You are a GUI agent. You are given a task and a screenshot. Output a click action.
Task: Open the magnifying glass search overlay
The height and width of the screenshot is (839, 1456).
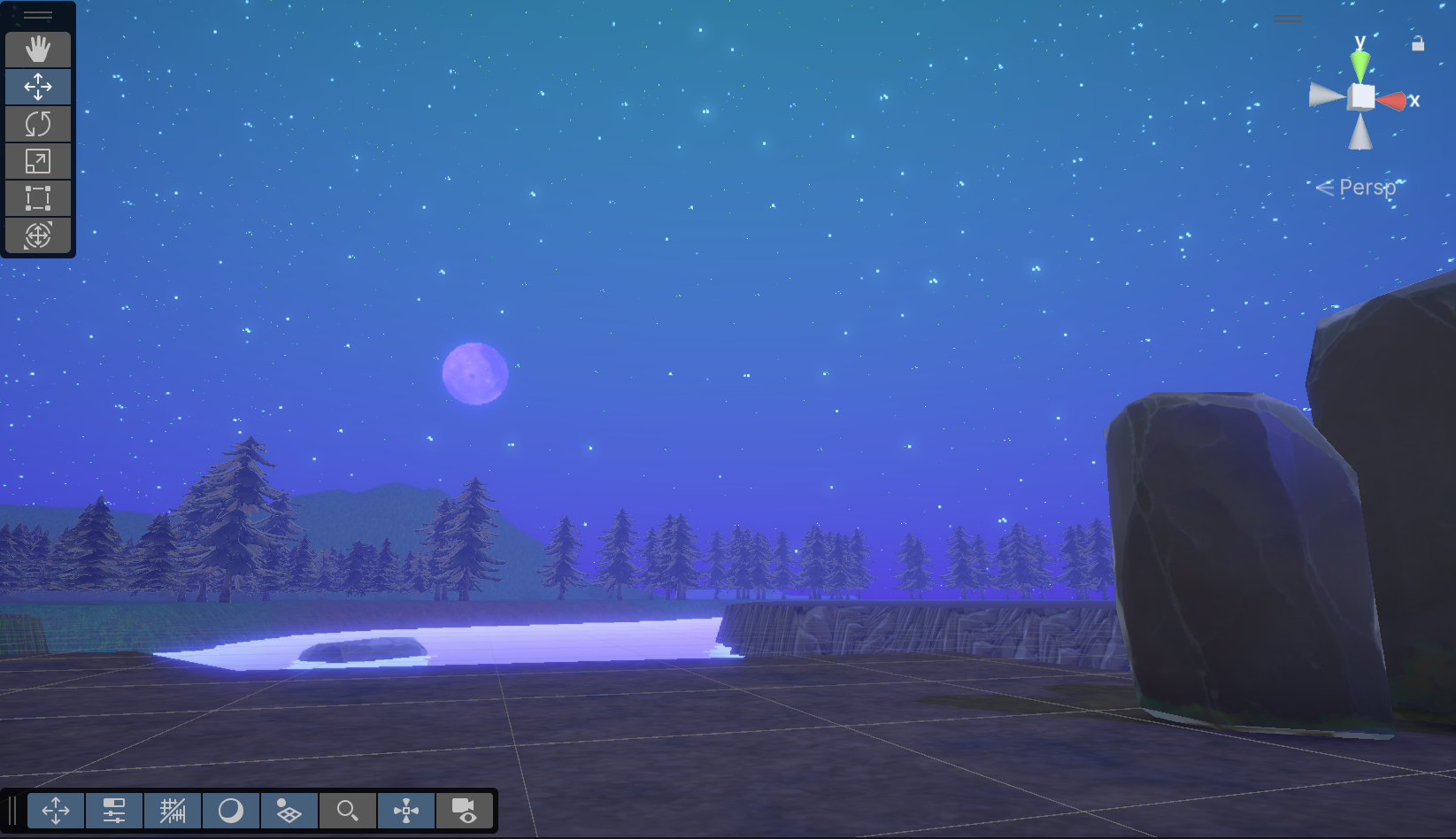pos(348,810)
